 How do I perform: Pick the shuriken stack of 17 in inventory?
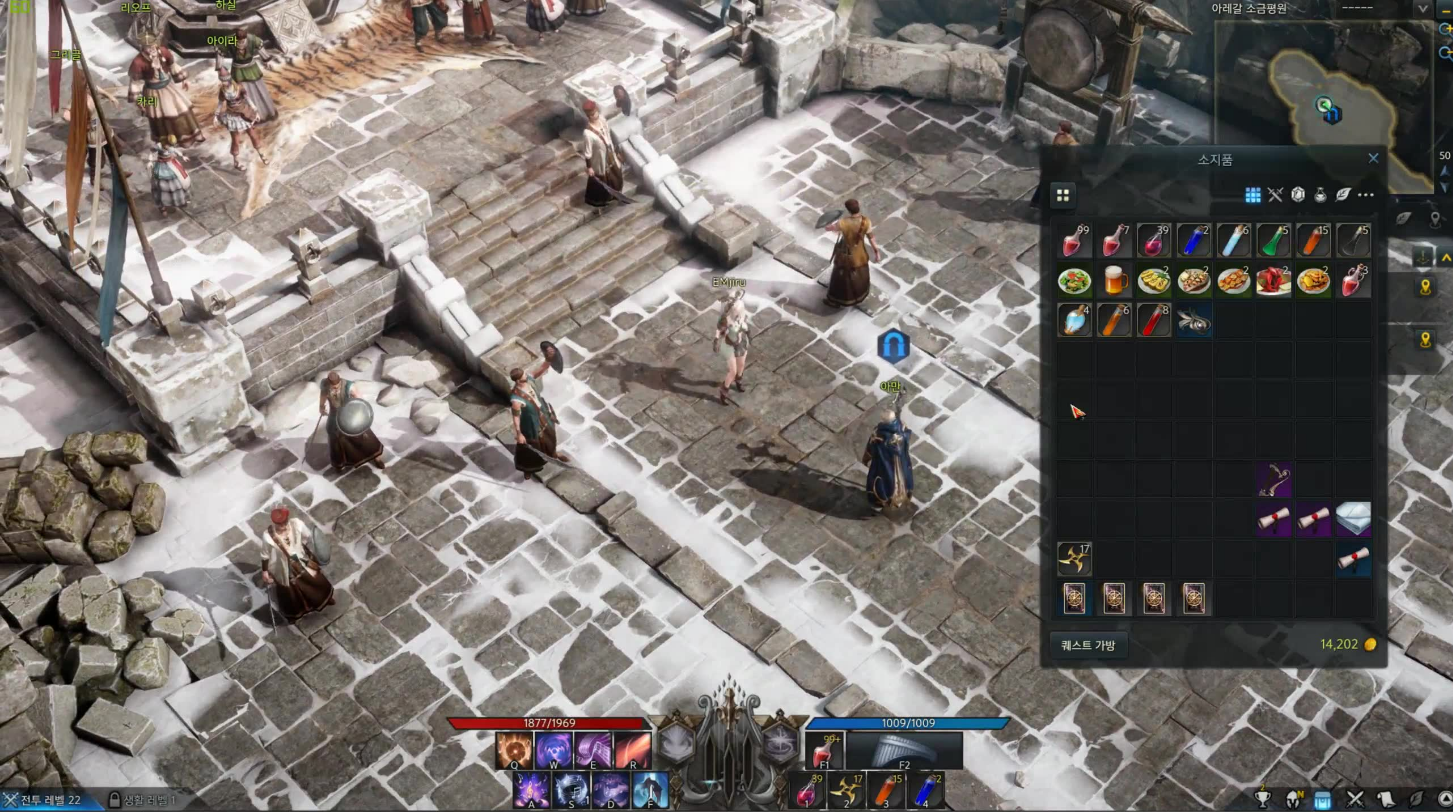1074,558
